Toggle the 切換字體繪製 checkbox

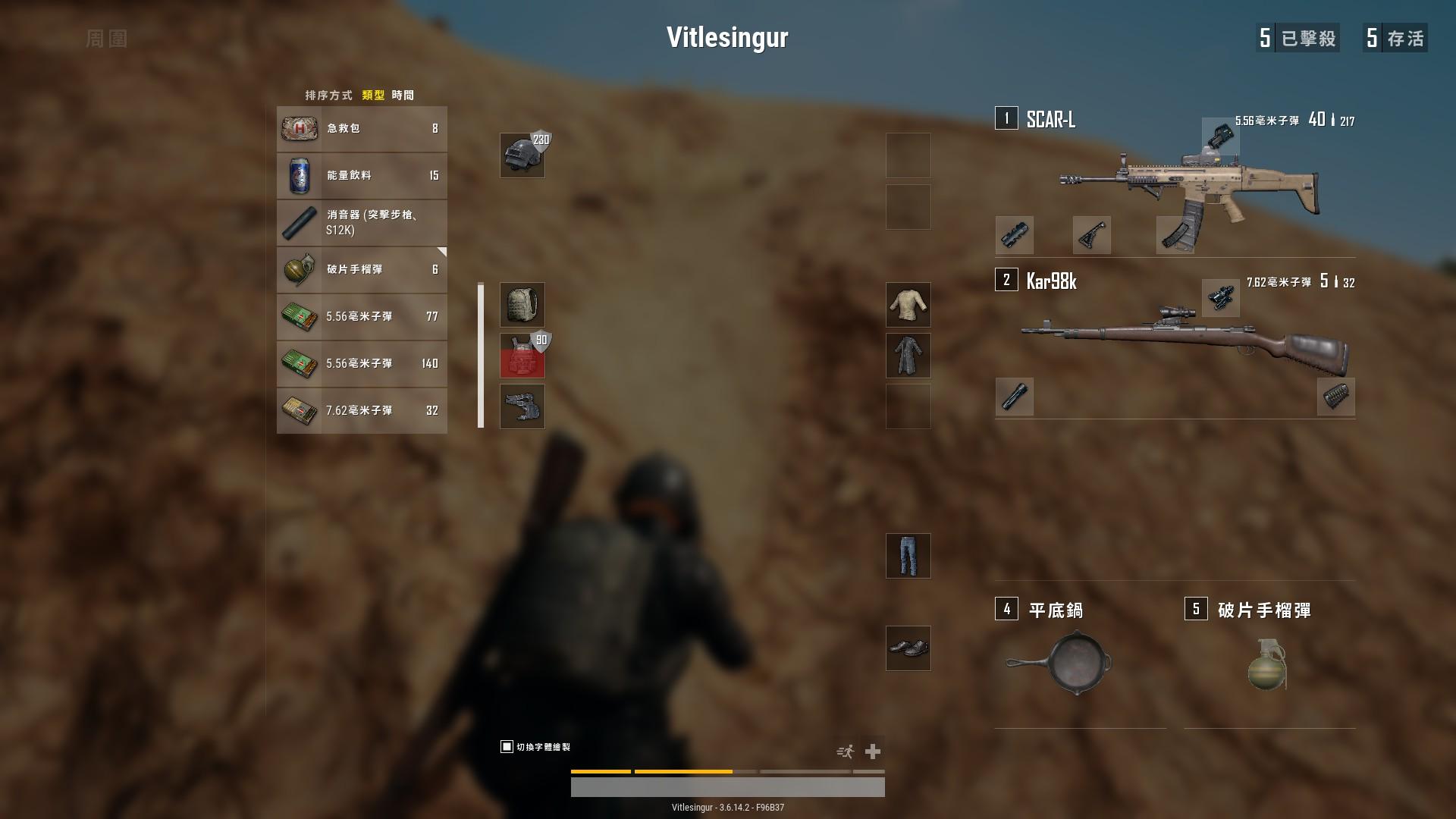tap(505, 746)
